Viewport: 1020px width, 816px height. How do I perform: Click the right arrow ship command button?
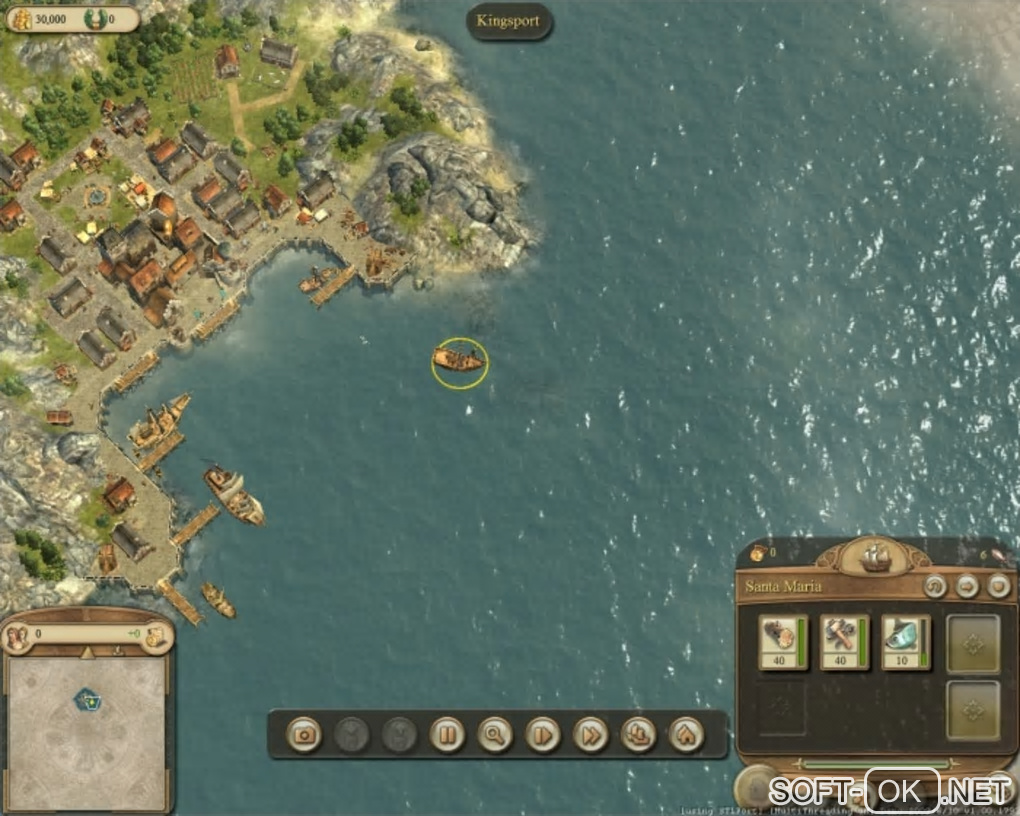click(x=967, y=587)
